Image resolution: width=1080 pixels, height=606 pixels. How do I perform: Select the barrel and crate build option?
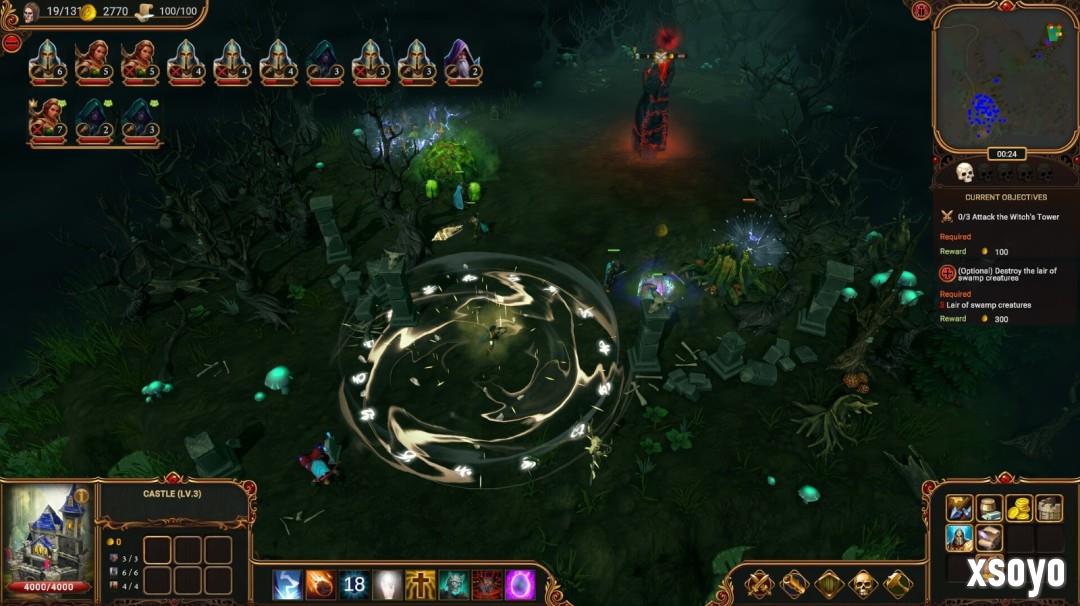(990, 508)
